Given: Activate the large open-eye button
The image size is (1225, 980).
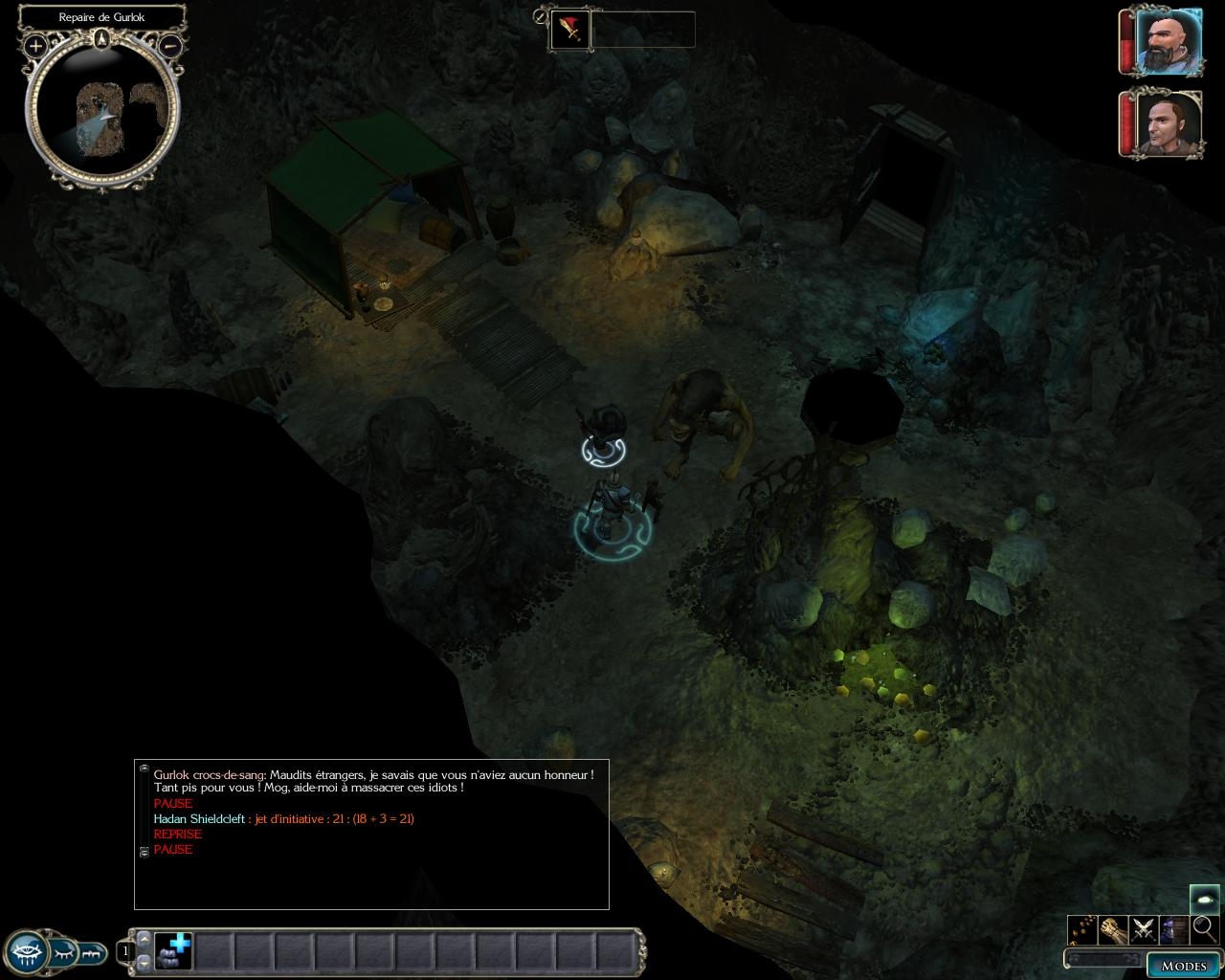Looking at the screenshot, I should (x=27, y=952).
